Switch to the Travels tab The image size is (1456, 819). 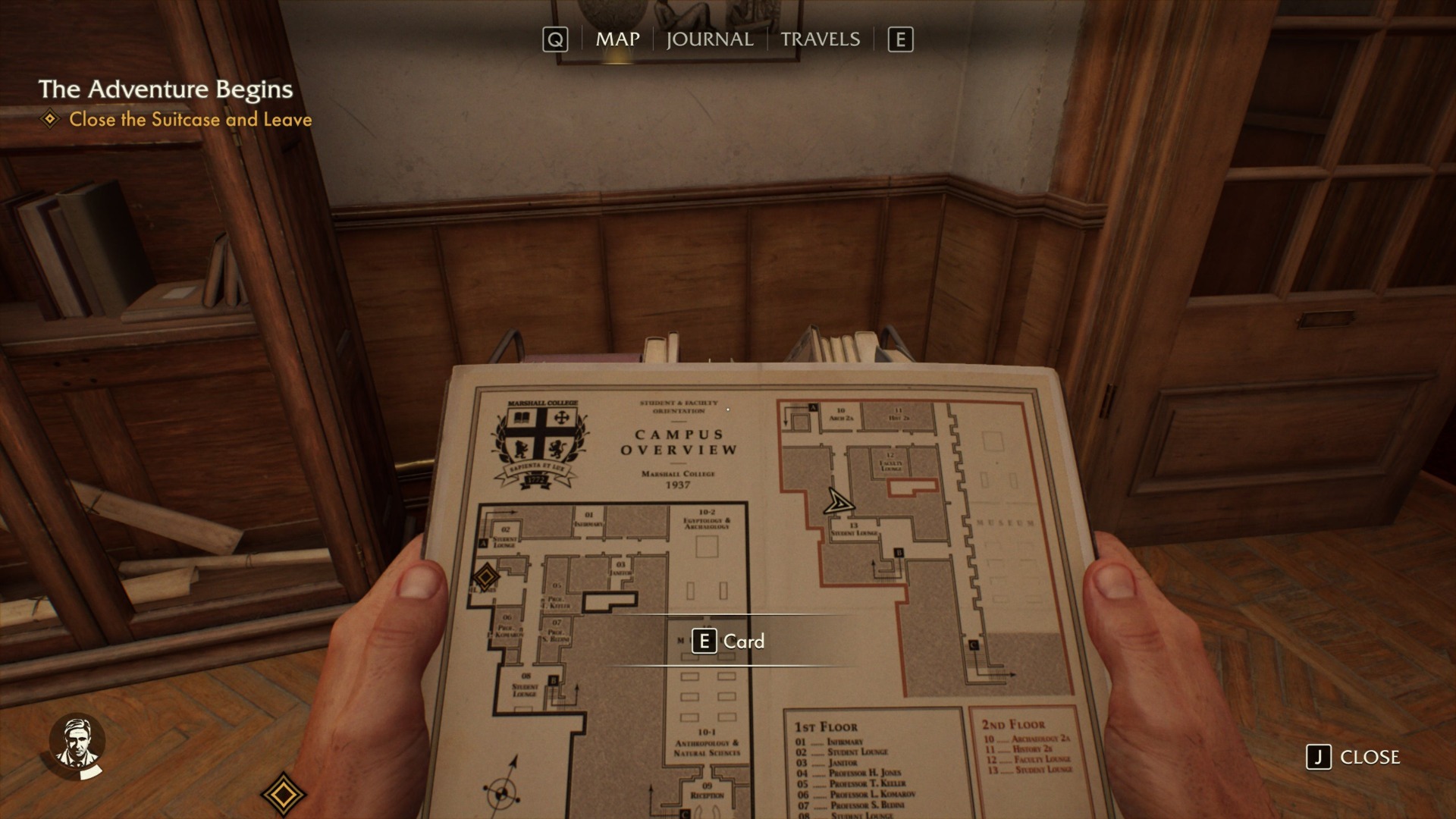(x=821, y=39)
